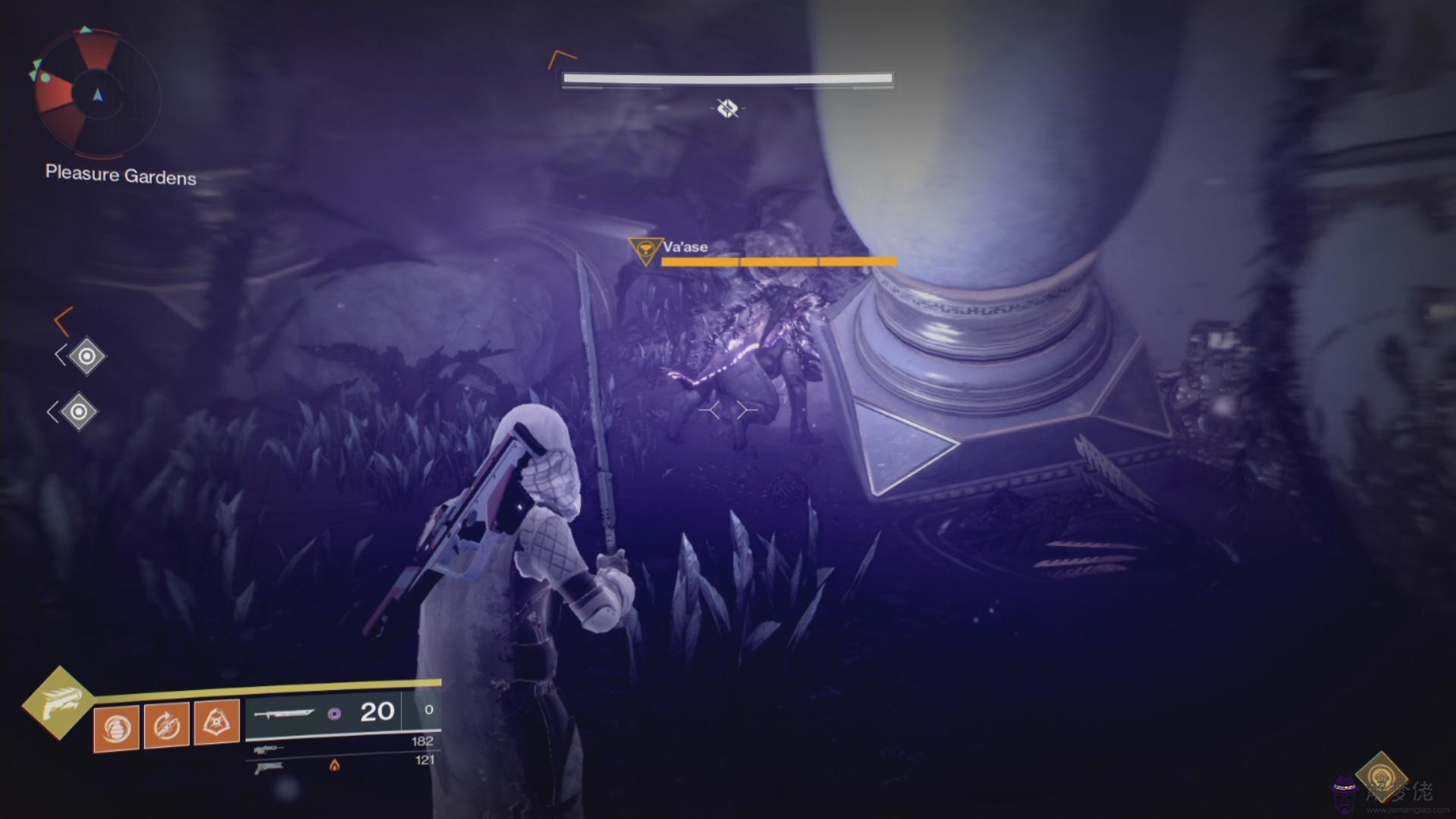The height and width of the screenshot is (819, 1456).
Task: Select the lower fireteam diamond marker
Action: 78,412
